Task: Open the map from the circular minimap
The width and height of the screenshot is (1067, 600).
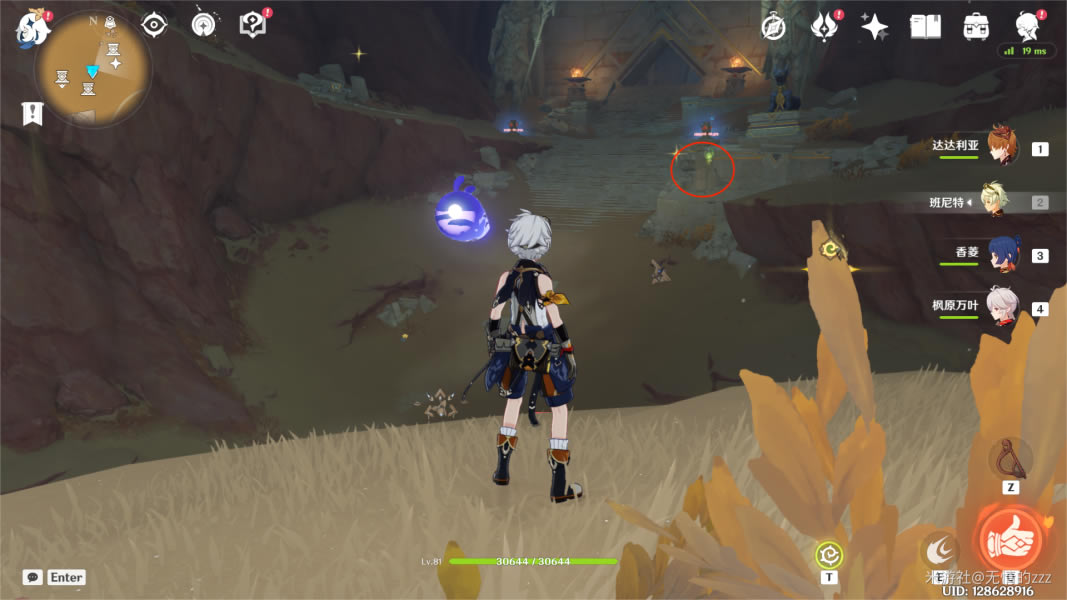Action: (x=93, y=72)
